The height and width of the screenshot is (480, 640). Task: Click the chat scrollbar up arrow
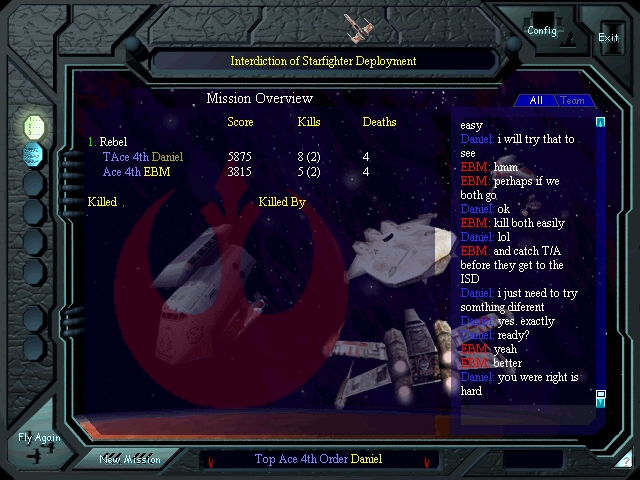click(601, 123)
